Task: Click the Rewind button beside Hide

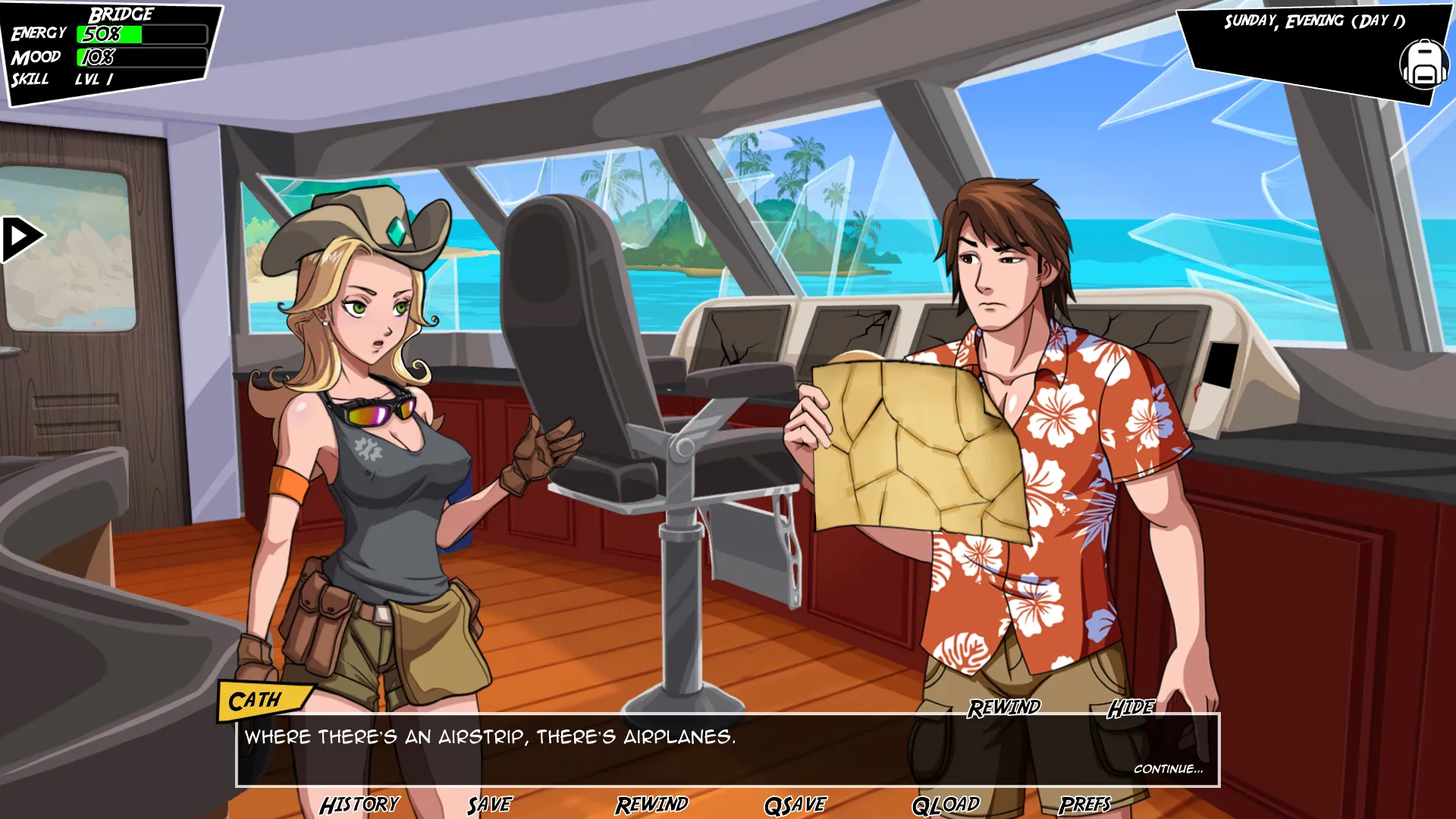Action: pyautogui.click(x=1003, y=708)
